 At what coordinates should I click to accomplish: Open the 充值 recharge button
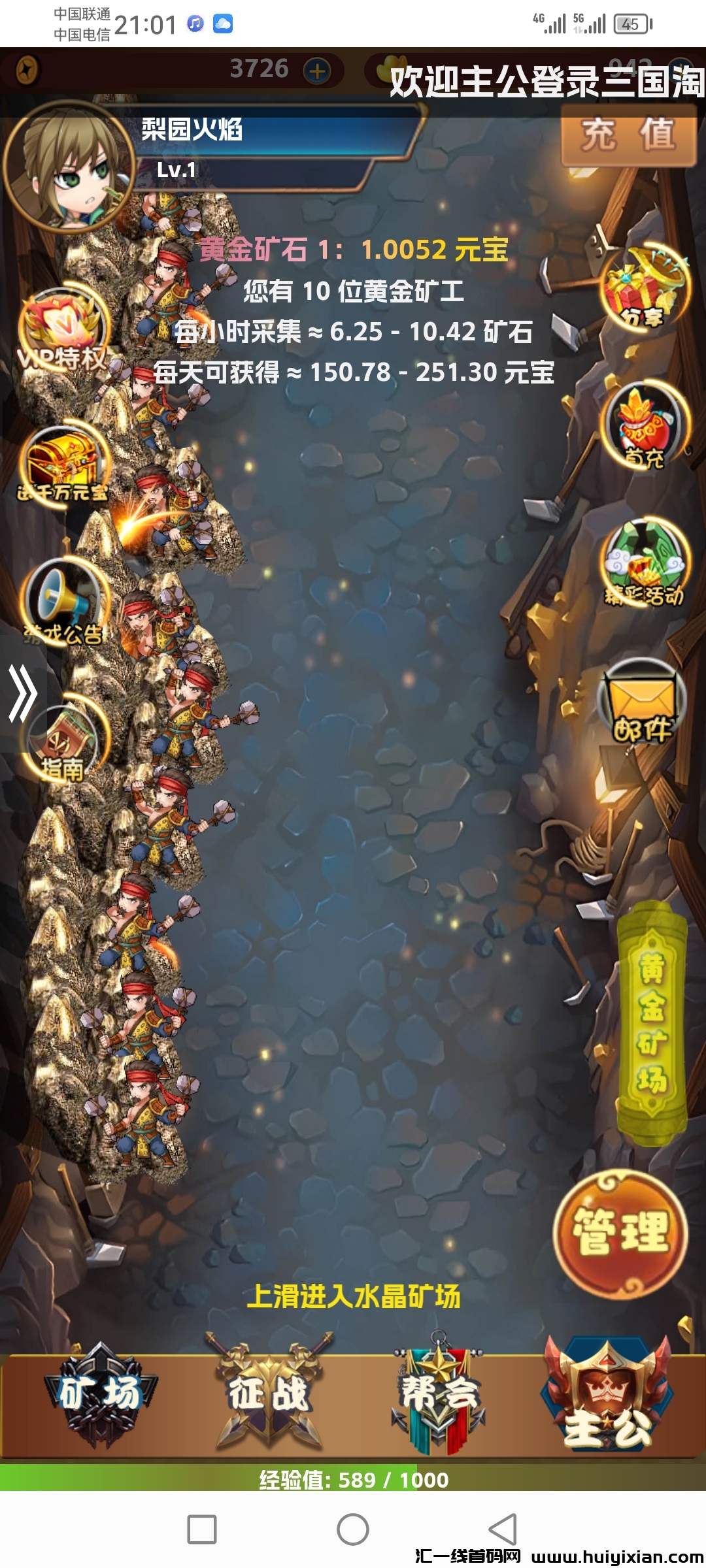click(x=628, y=135)
